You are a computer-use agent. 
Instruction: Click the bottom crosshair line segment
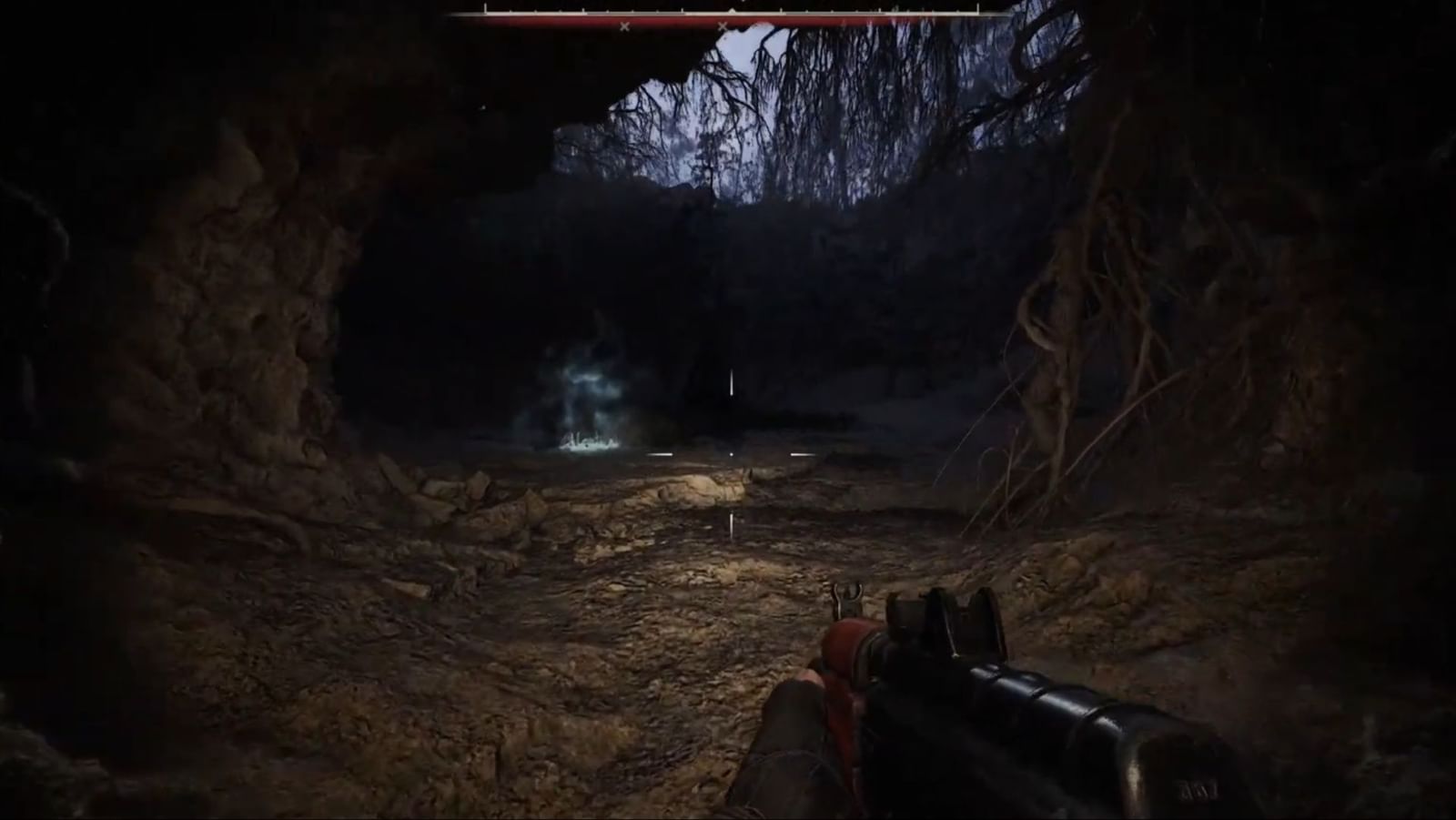732,523
